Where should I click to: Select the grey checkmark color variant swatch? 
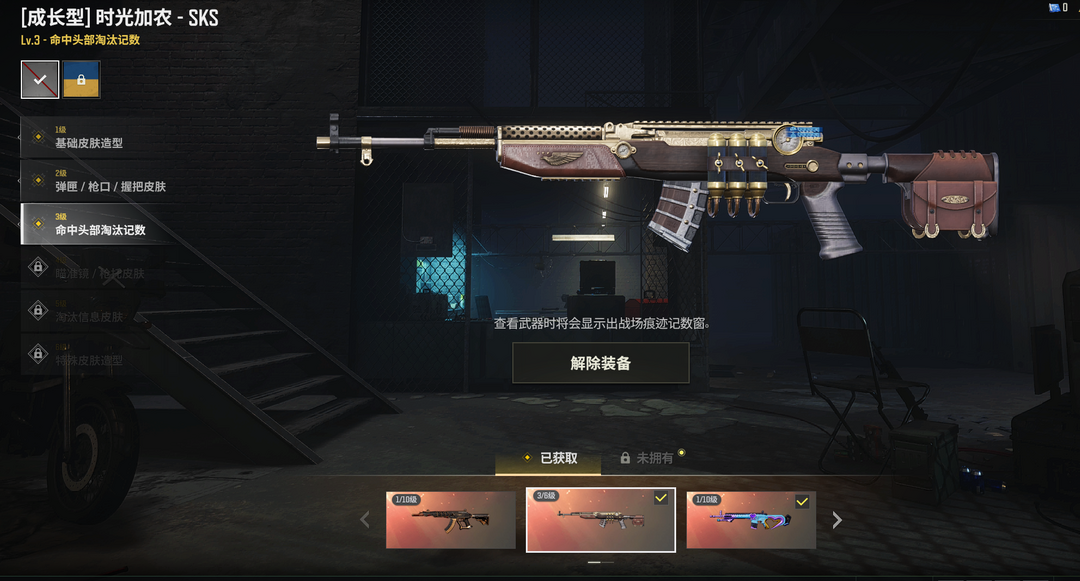point(40,80)
